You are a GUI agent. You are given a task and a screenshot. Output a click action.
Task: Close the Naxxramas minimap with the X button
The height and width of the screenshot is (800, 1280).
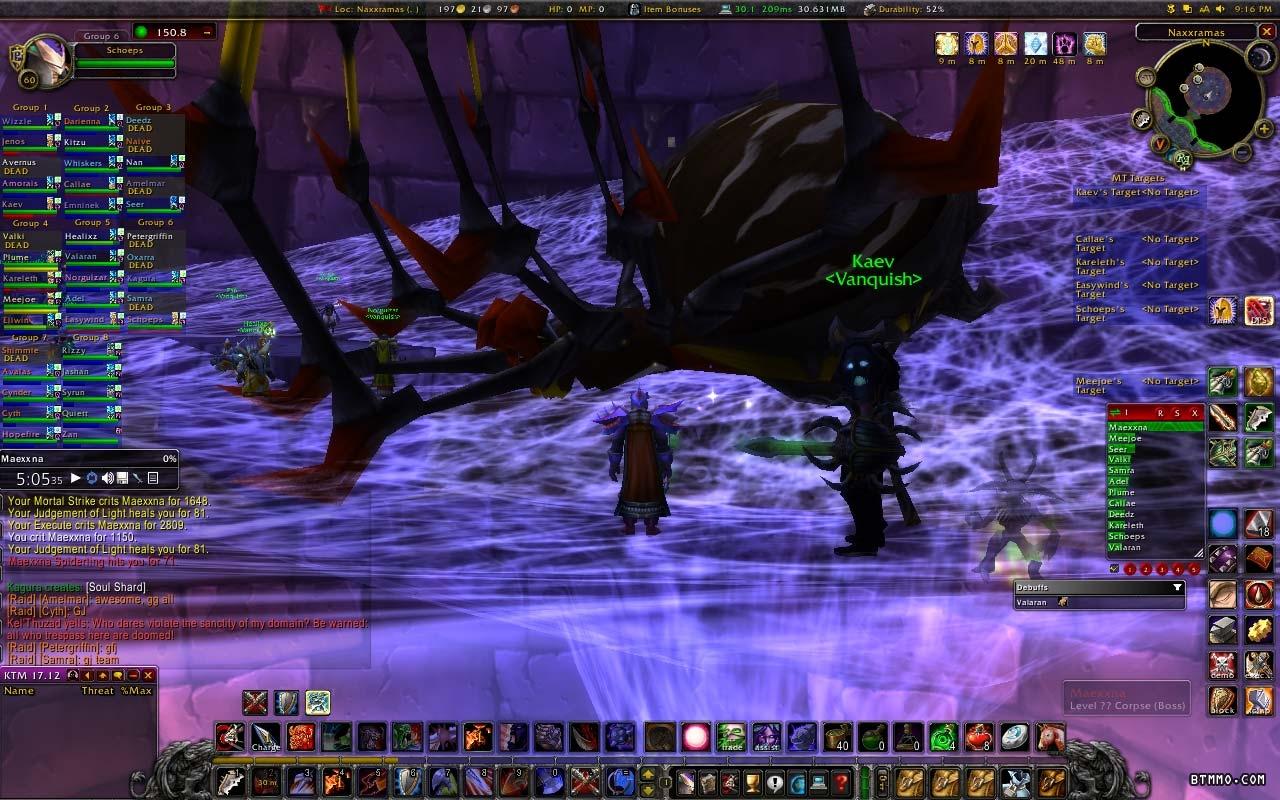(x=1265, y=33)
